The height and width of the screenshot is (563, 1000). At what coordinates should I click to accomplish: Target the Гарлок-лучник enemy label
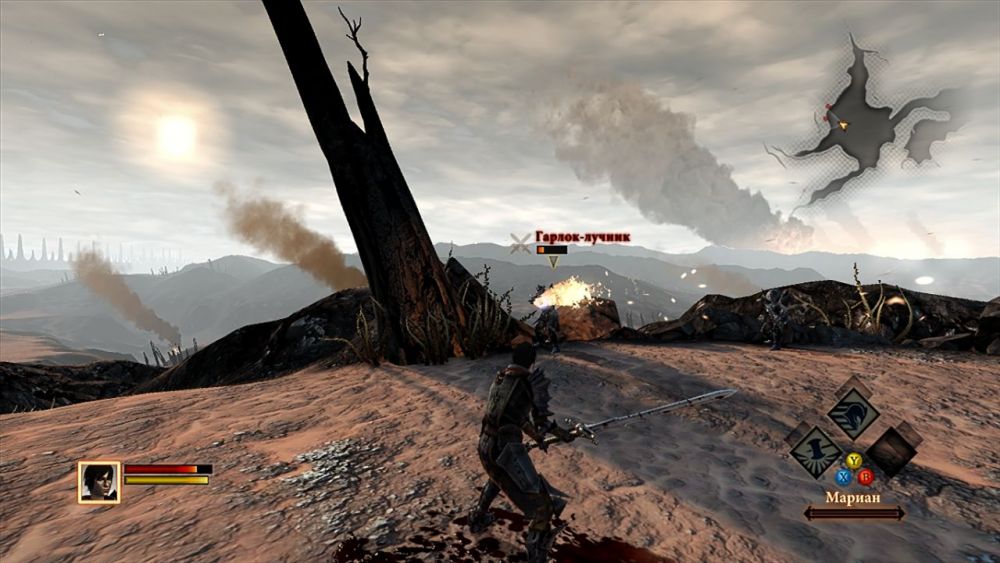click(x=582, y=237)
